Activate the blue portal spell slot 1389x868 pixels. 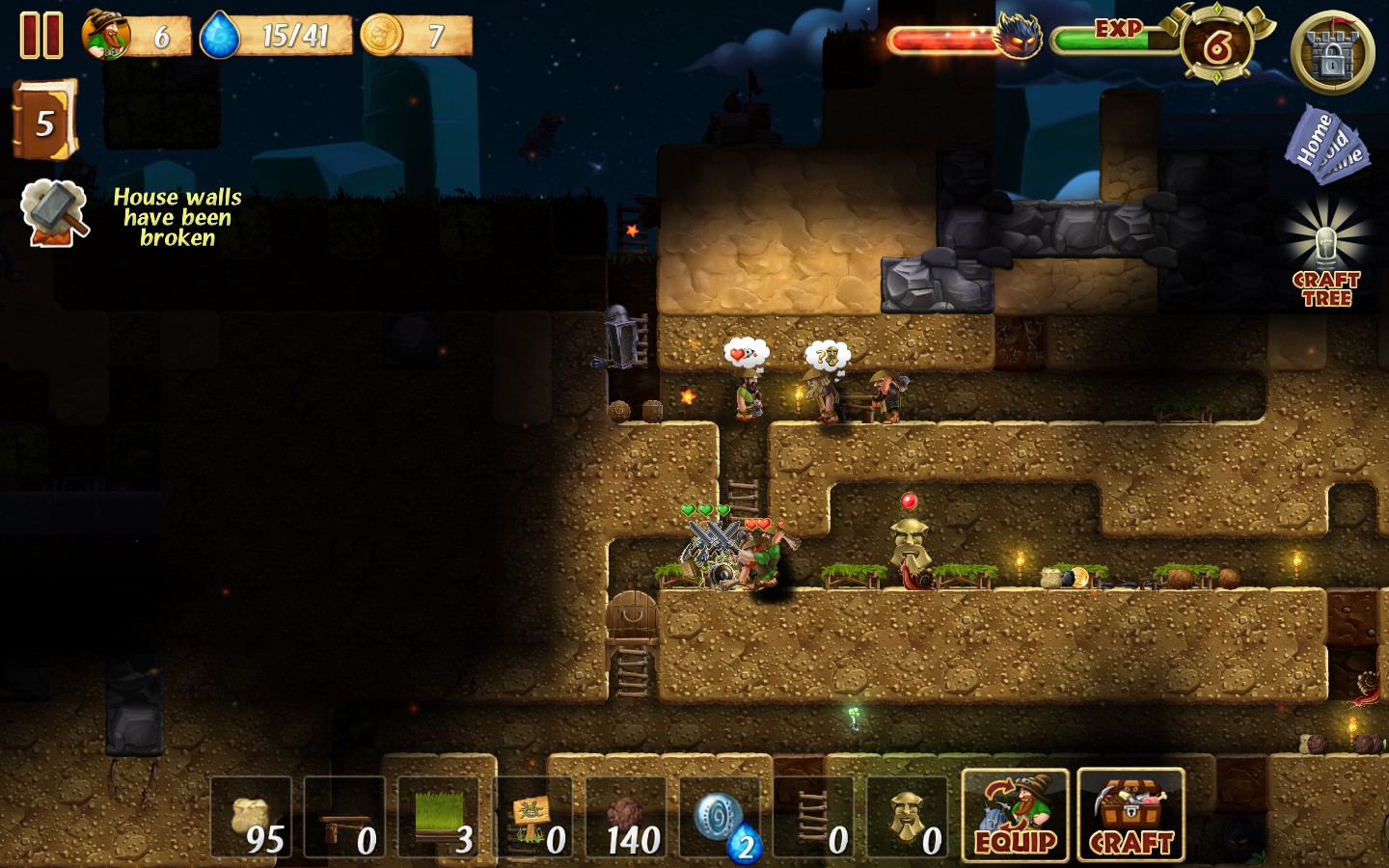pyautogui.click(x=721, y=818)
